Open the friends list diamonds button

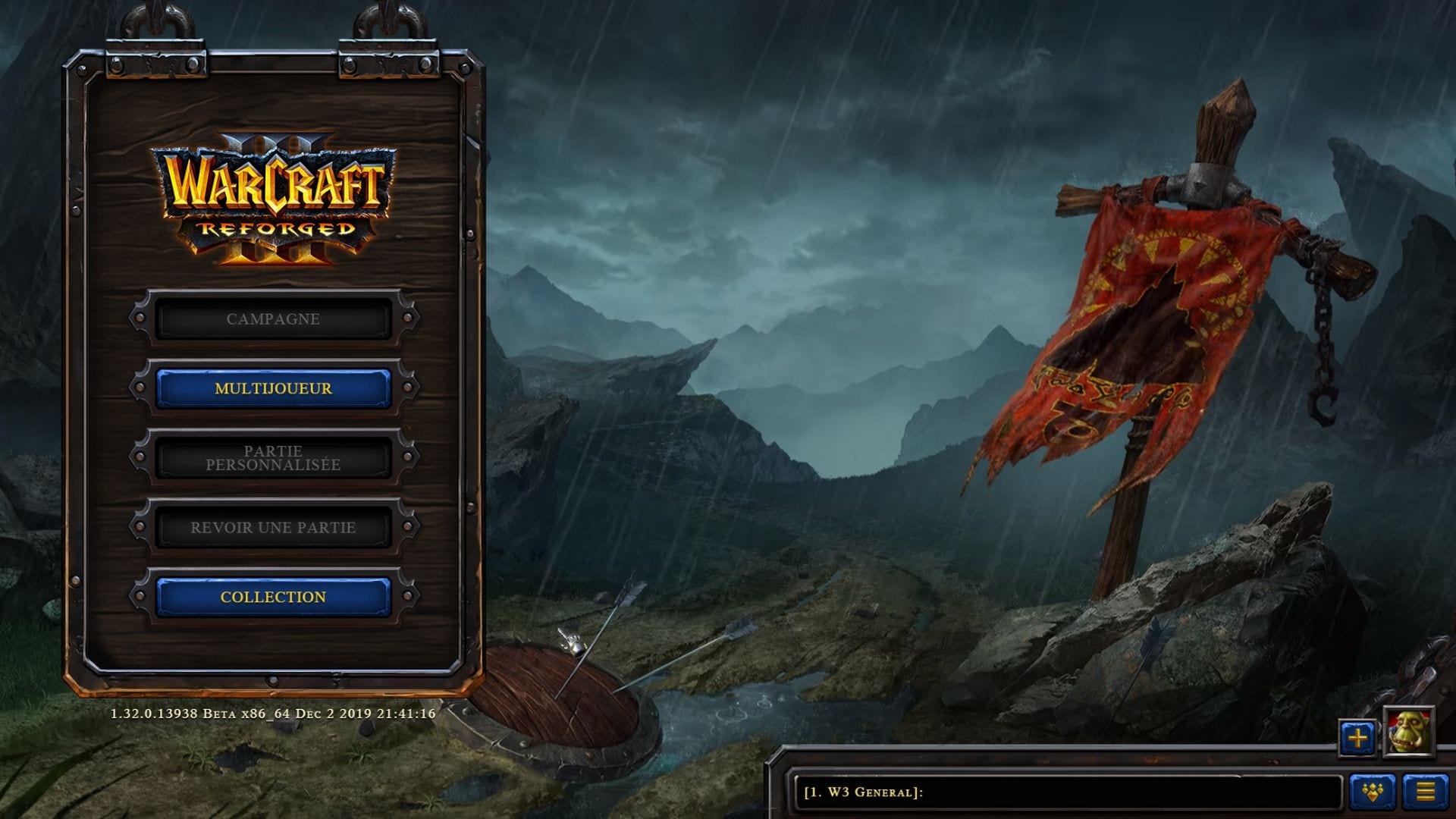coord(1373,792)
